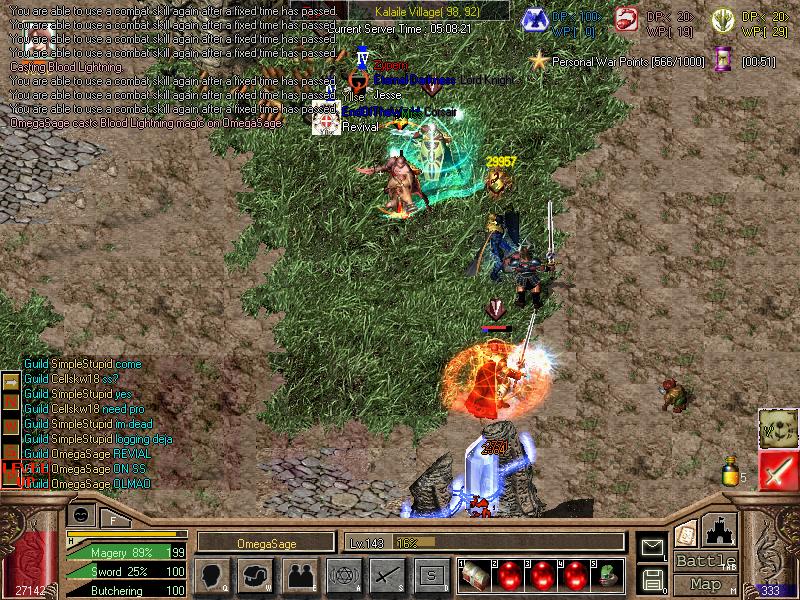Click the arrow button beside the chat log
Image resolution: width=800 pixels, height=600 pixels.
click(11, 381)
